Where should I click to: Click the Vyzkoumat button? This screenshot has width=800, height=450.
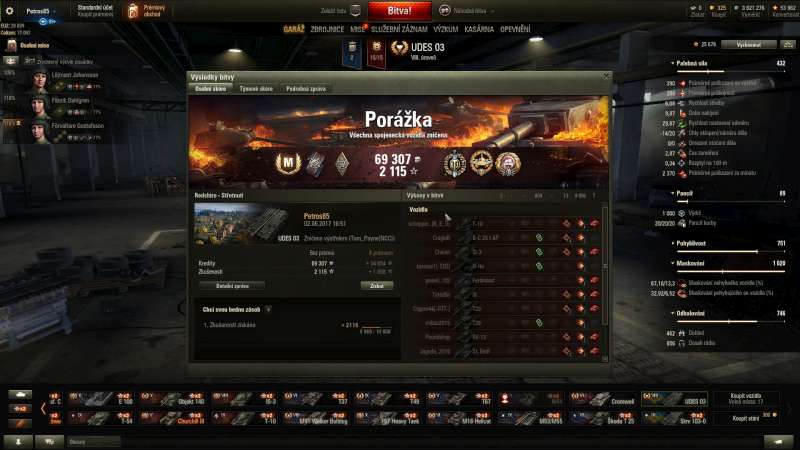pyautogui.click(x=749, y=45)
